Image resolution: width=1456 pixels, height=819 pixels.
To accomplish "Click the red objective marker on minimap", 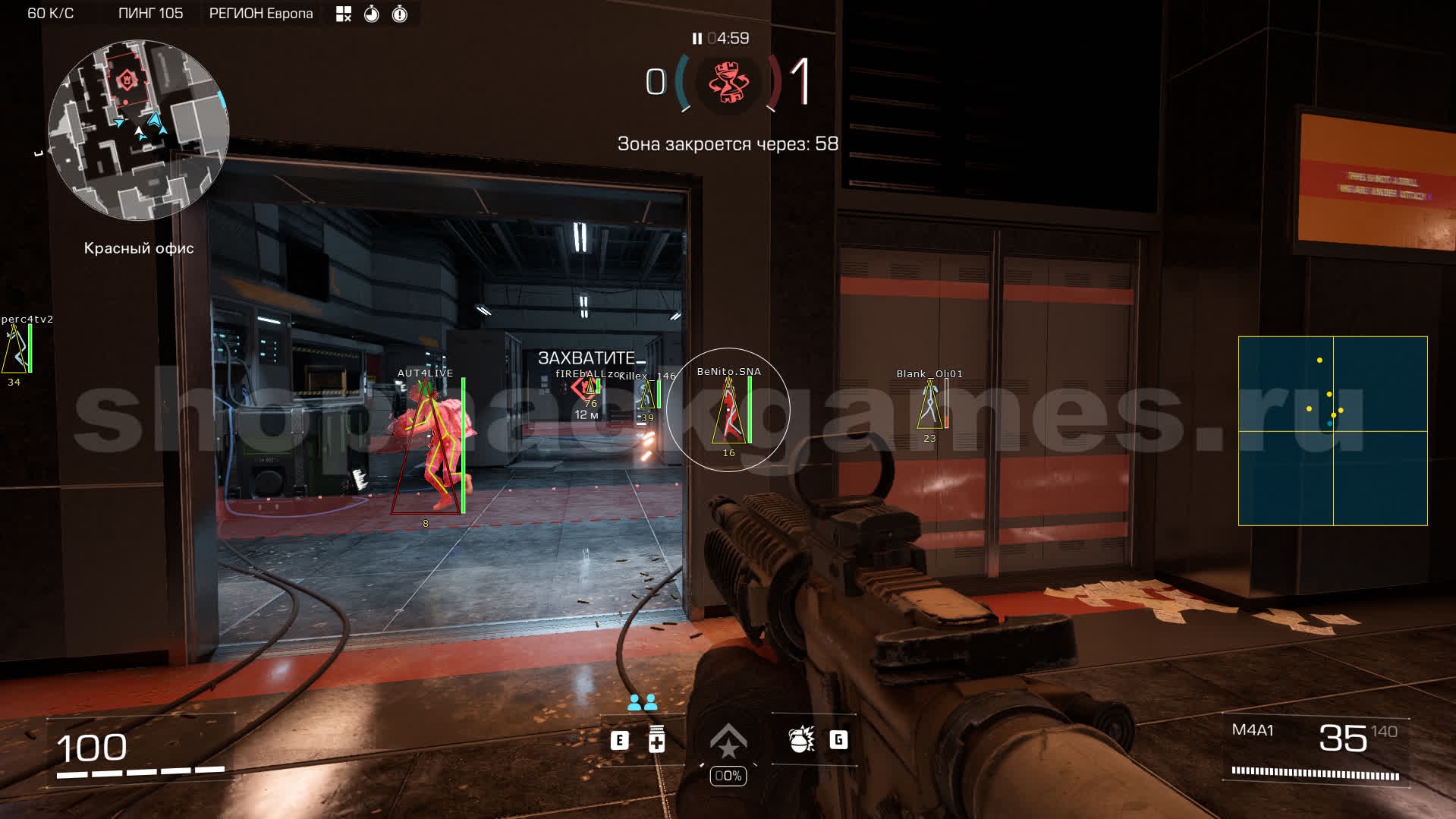I will point(127,79).
